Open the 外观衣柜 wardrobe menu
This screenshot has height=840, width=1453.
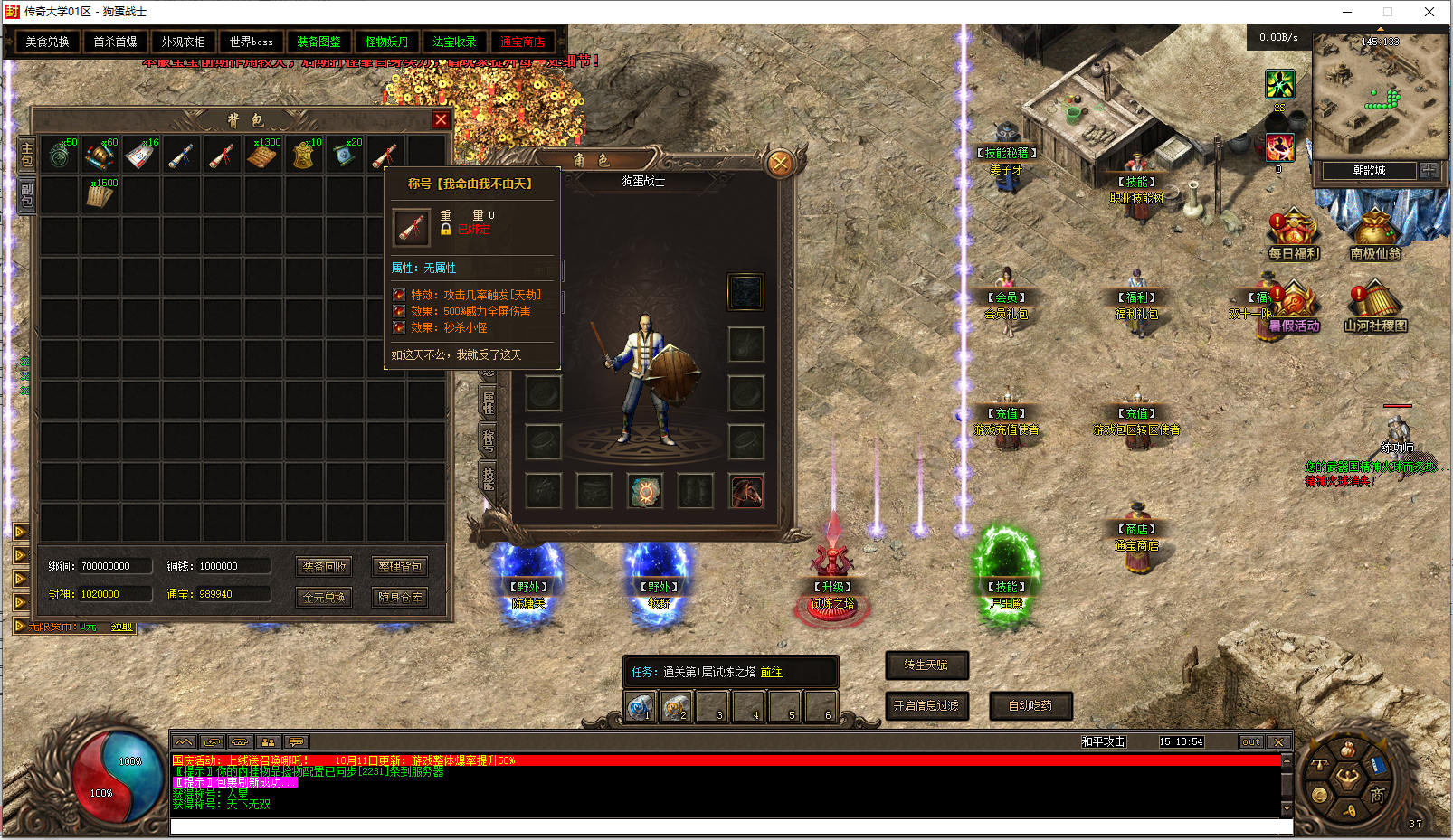click(x=183, y=42)
